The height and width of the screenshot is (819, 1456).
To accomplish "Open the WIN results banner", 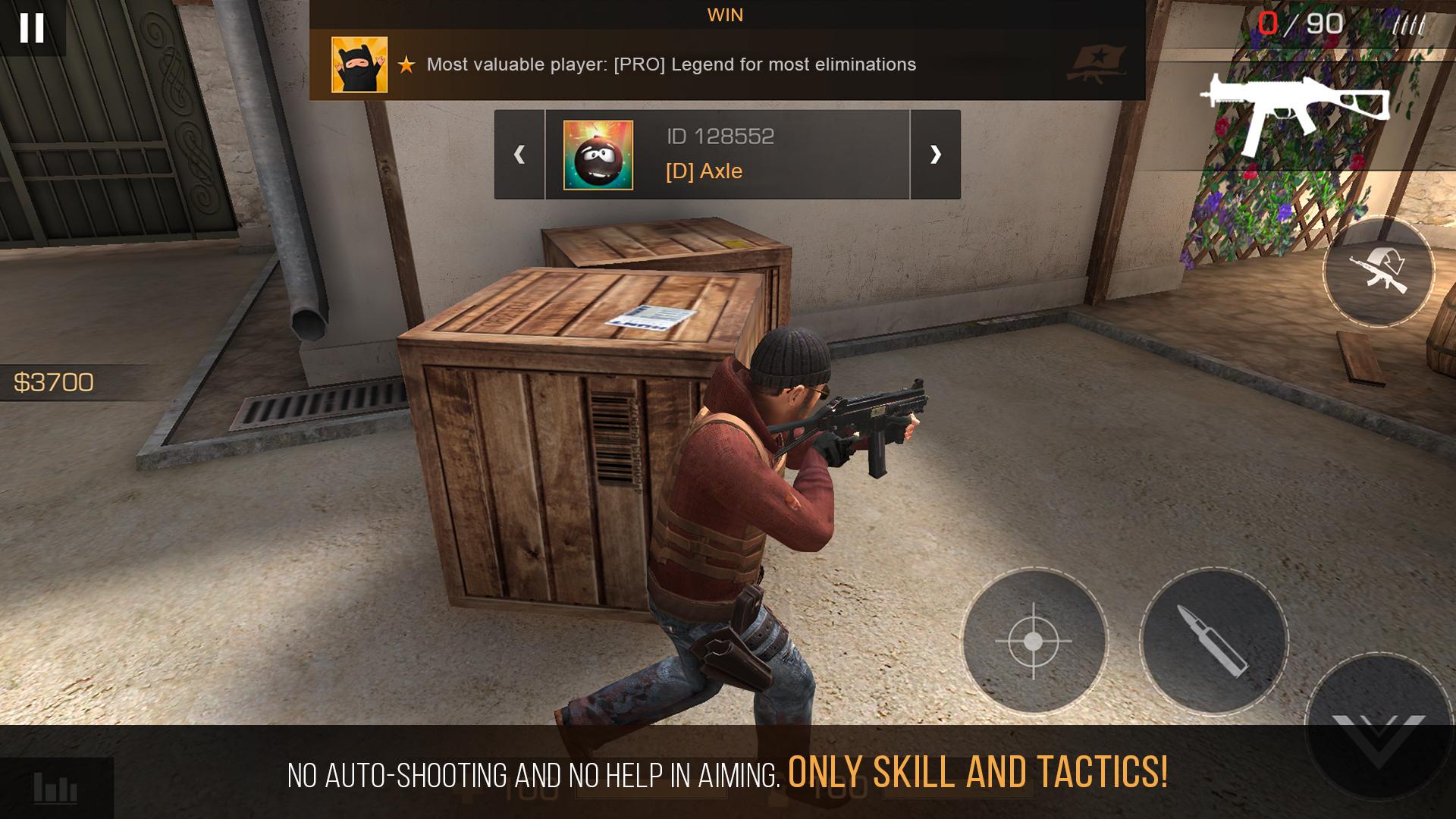I will click(x=724, y=14).
